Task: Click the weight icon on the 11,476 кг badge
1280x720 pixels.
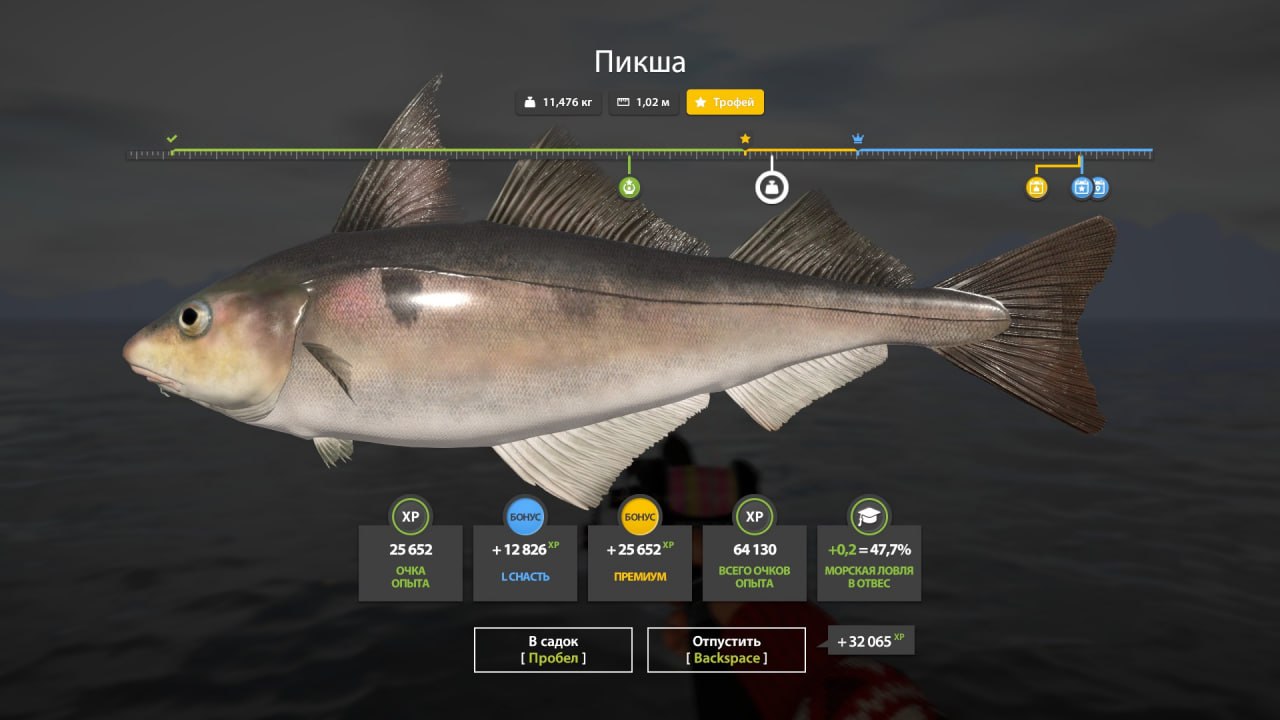Action: point(527,102)
